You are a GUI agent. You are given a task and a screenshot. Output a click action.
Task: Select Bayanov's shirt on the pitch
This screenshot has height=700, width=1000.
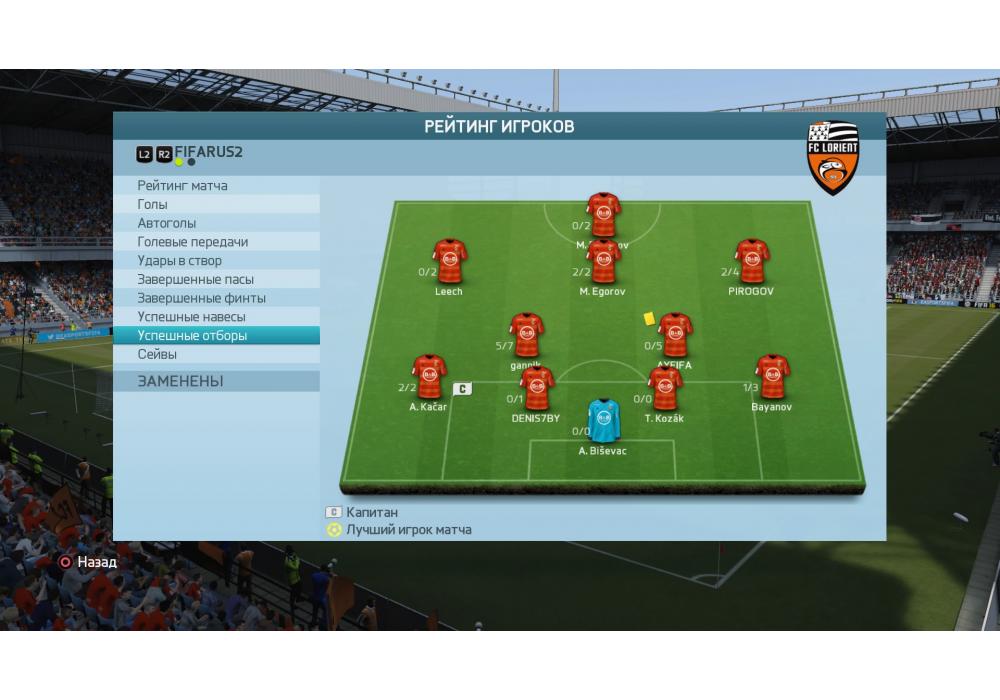click(771, 377)
